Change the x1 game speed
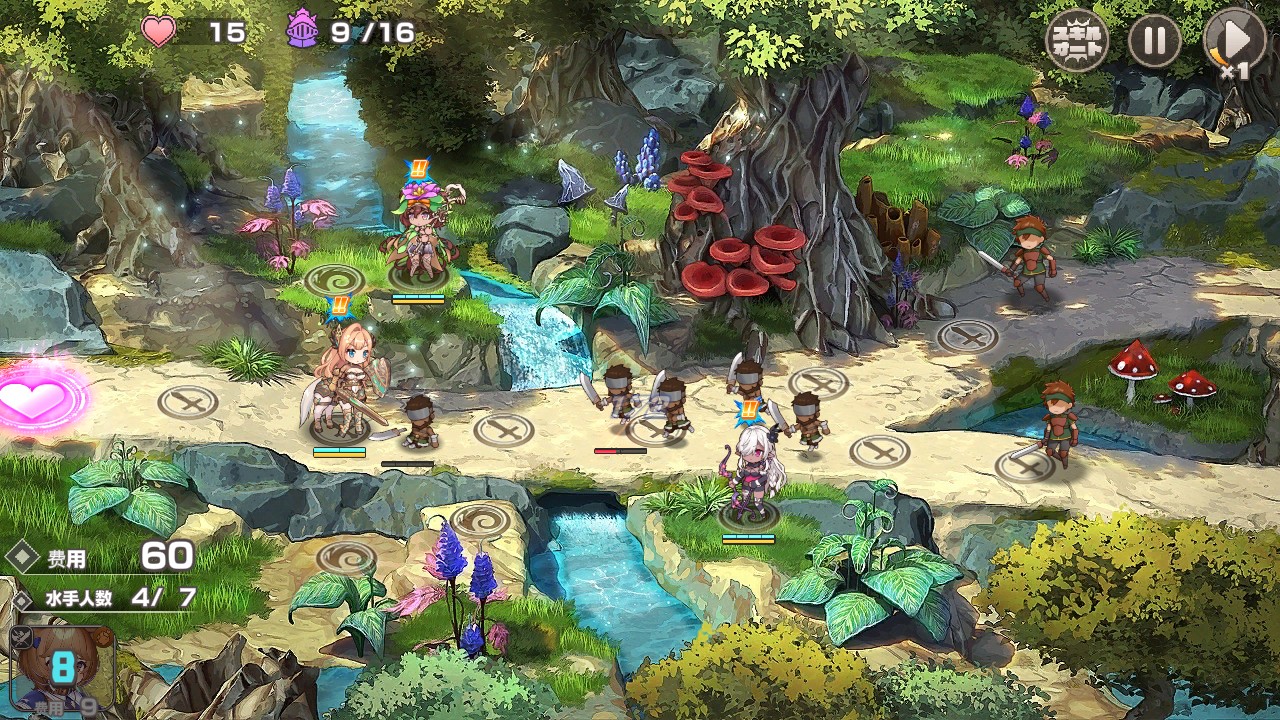 [x=1234, y=42]
